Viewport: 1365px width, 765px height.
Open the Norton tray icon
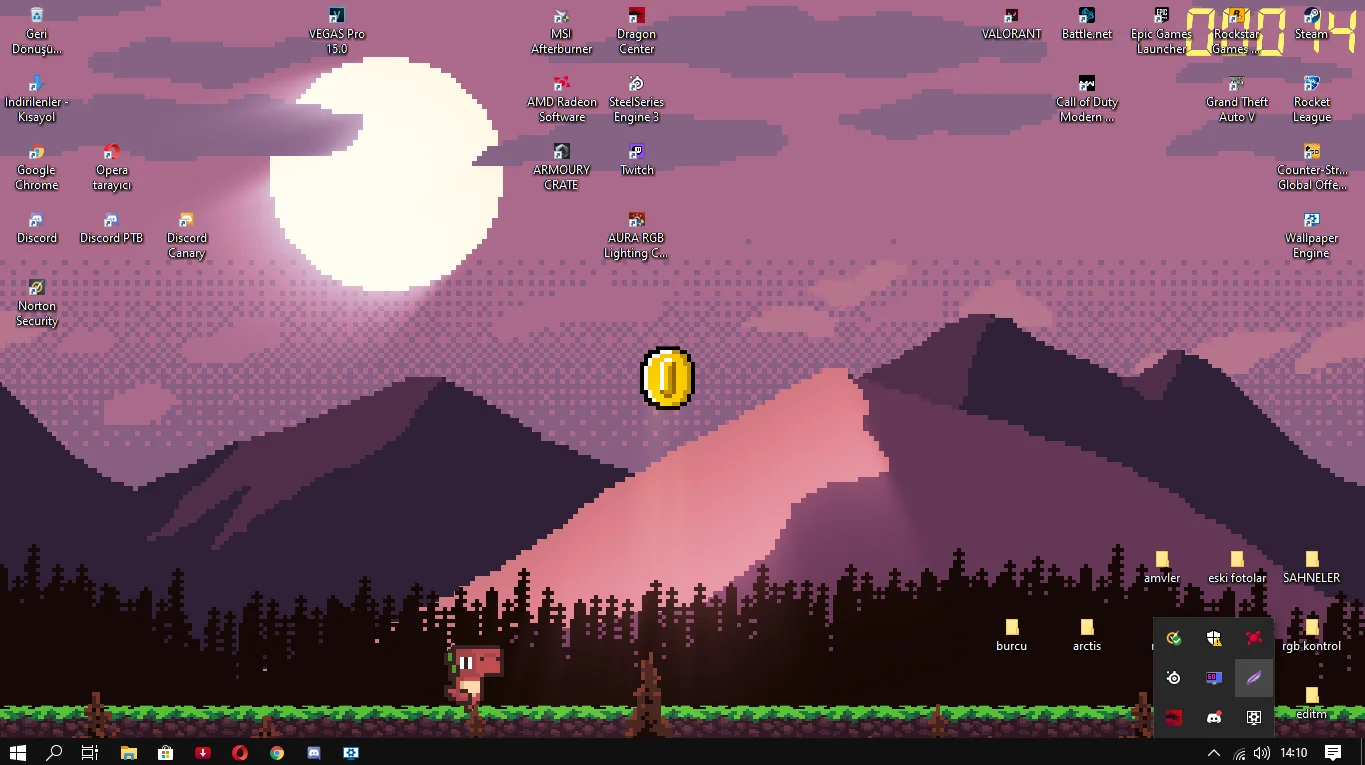click(x=1173, y=638)
